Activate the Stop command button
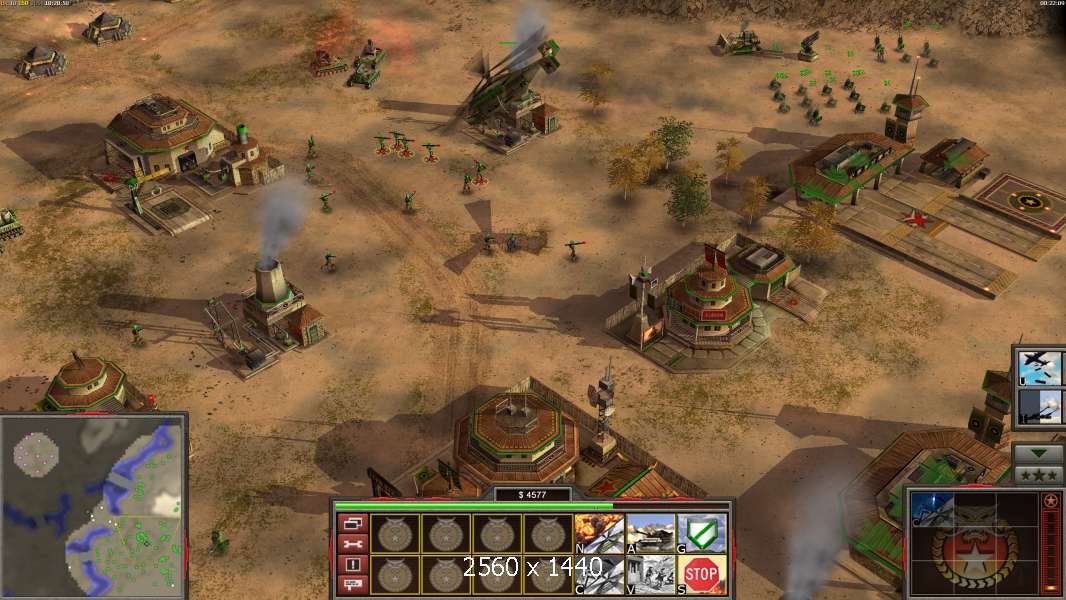This screenshot has height=600, width=1066. click(x=701, y=573)
